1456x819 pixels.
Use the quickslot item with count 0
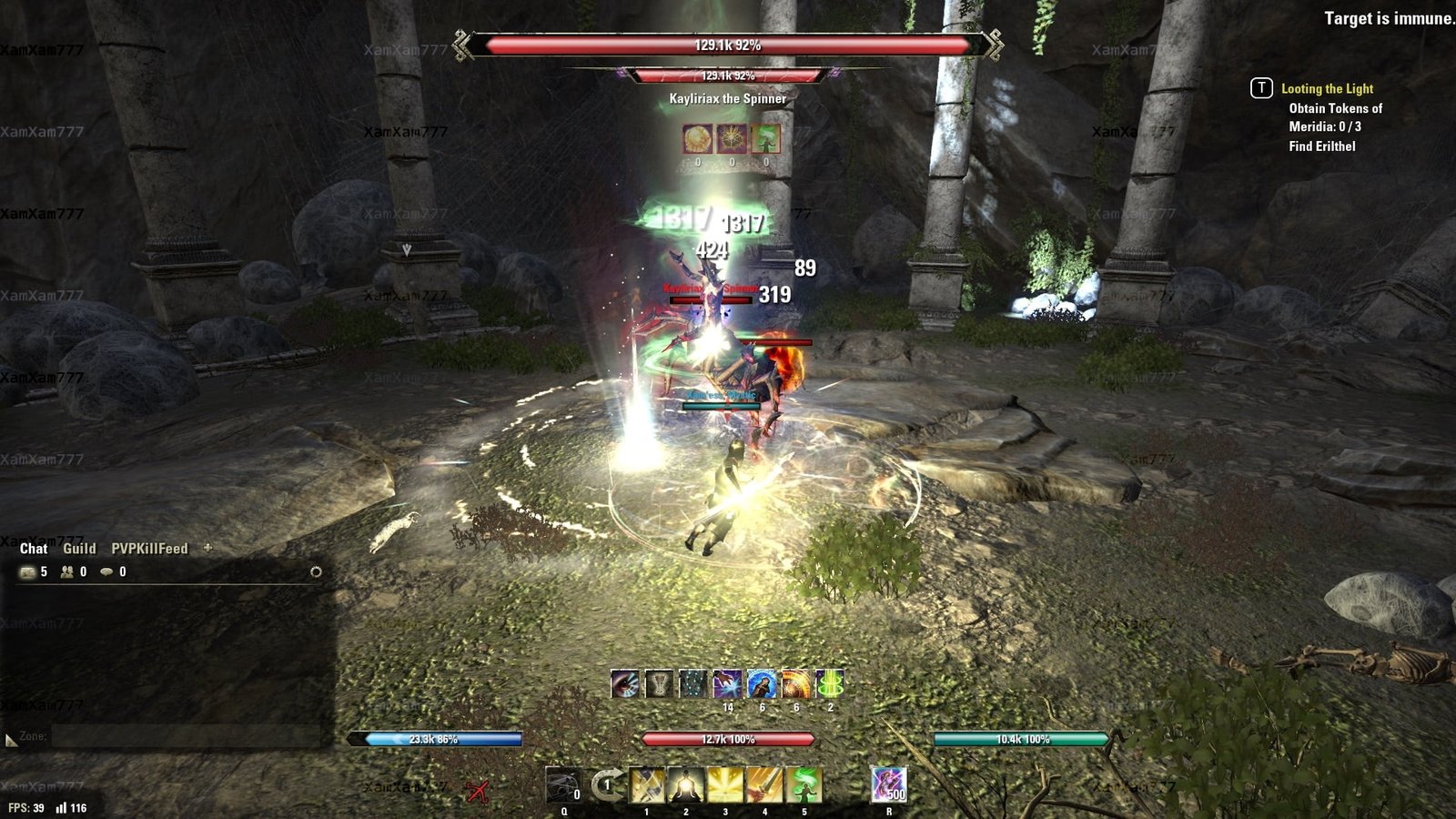coord(563,785)
